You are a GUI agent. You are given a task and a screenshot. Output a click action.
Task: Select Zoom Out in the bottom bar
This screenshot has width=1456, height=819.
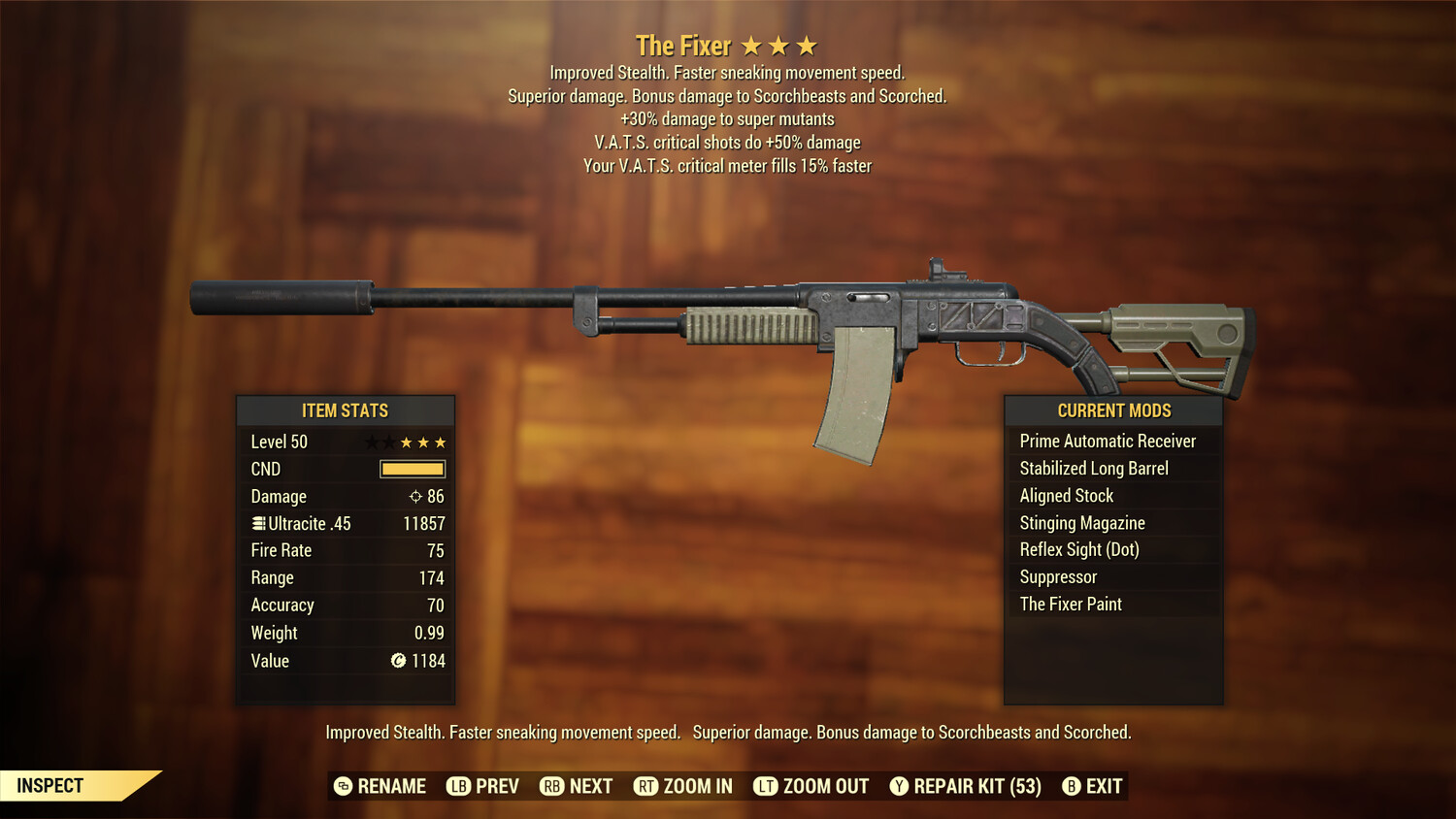point(811,786)
